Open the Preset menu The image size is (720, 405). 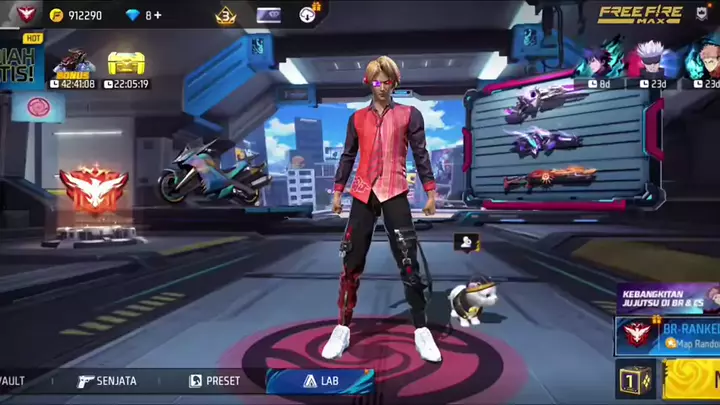pyautogui.click(x=215, y=381)
